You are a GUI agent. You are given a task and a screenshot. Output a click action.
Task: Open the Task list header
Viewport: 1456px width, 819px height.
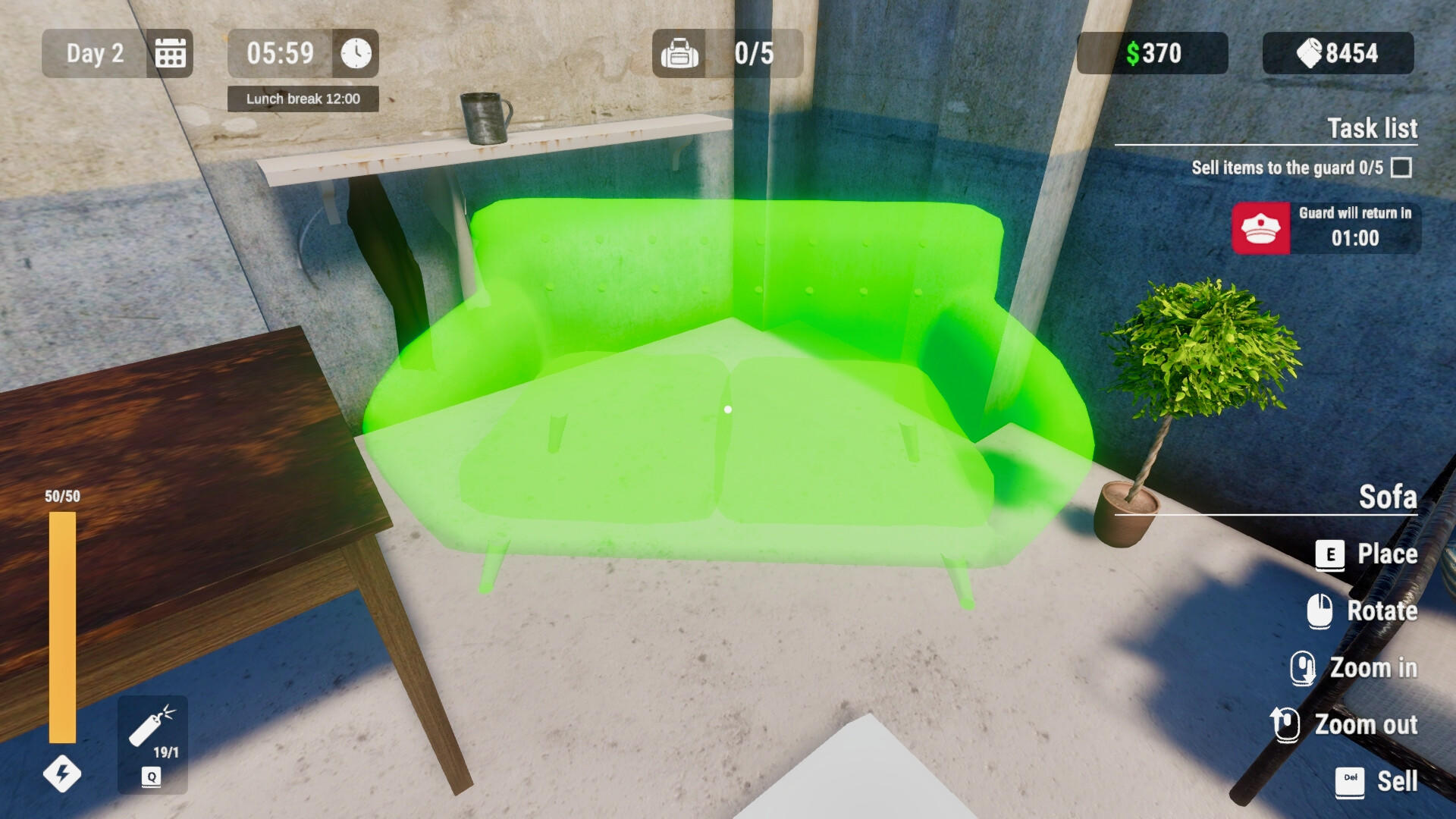(1373, 129)
